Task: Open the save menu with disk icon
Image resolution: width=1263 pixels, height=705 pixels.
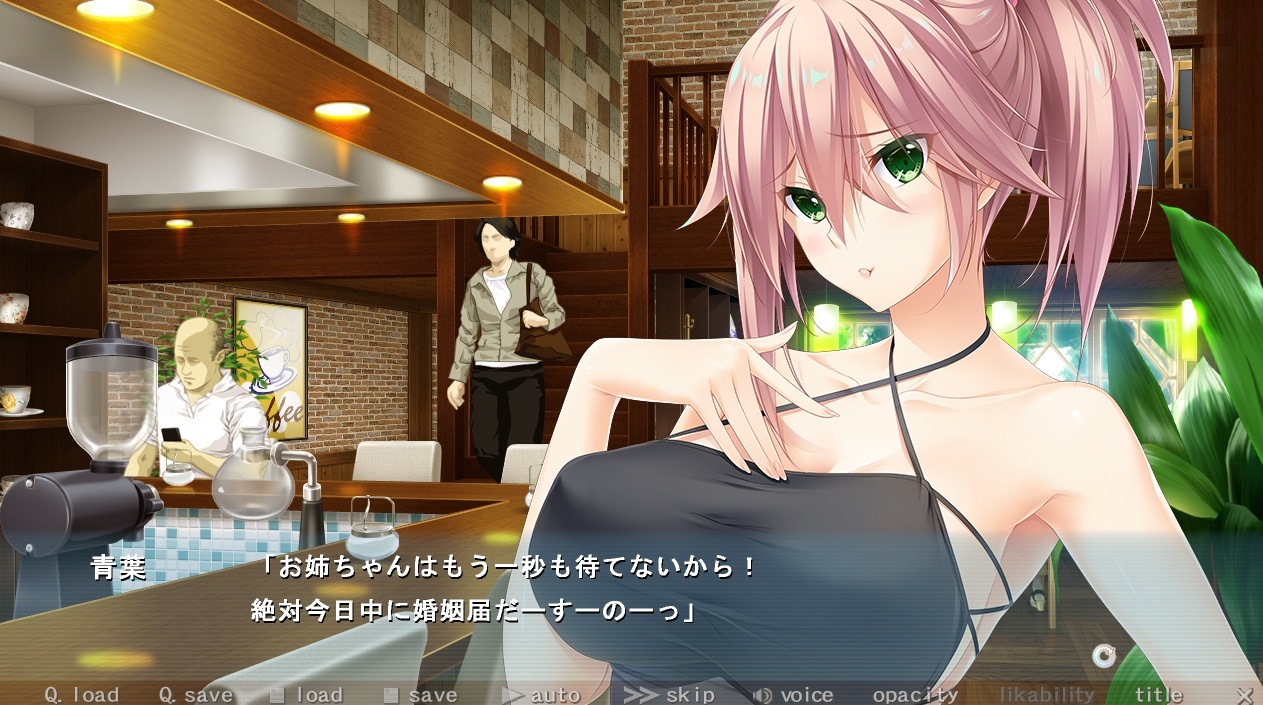Action: coord(421,695)
